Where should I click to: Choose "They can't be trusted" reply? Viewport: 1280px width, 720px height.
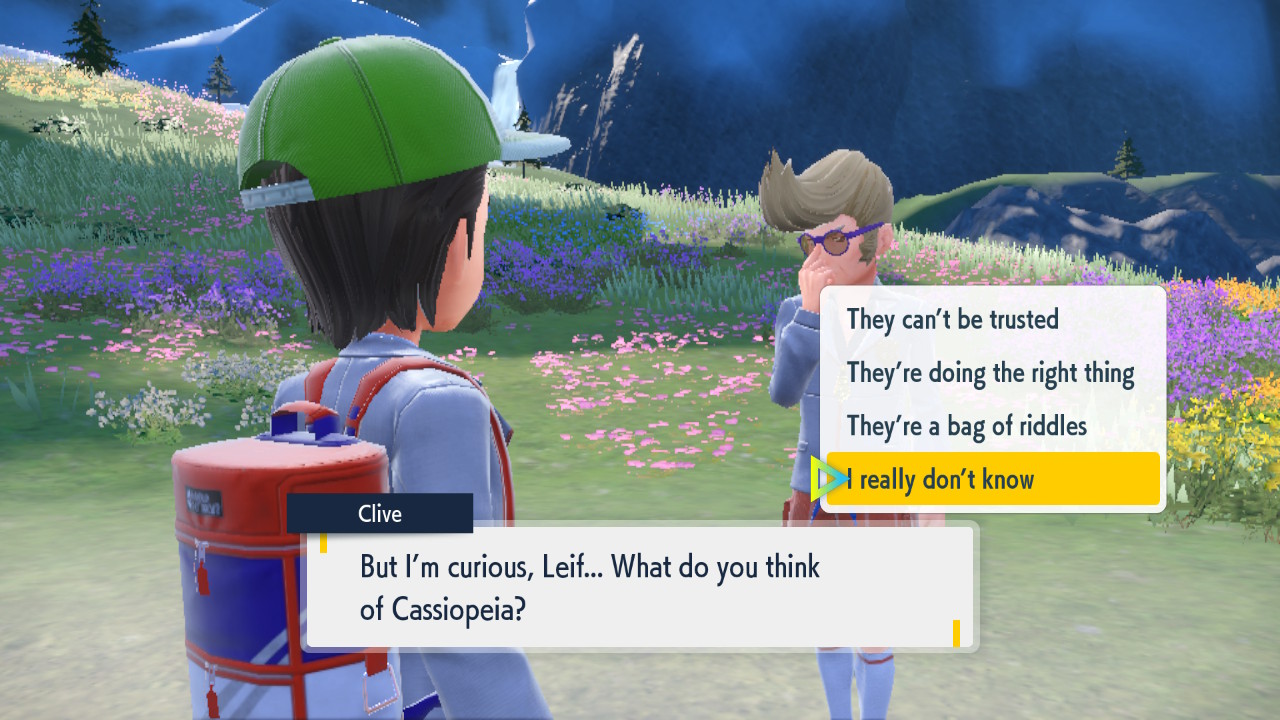click(952, 320)
